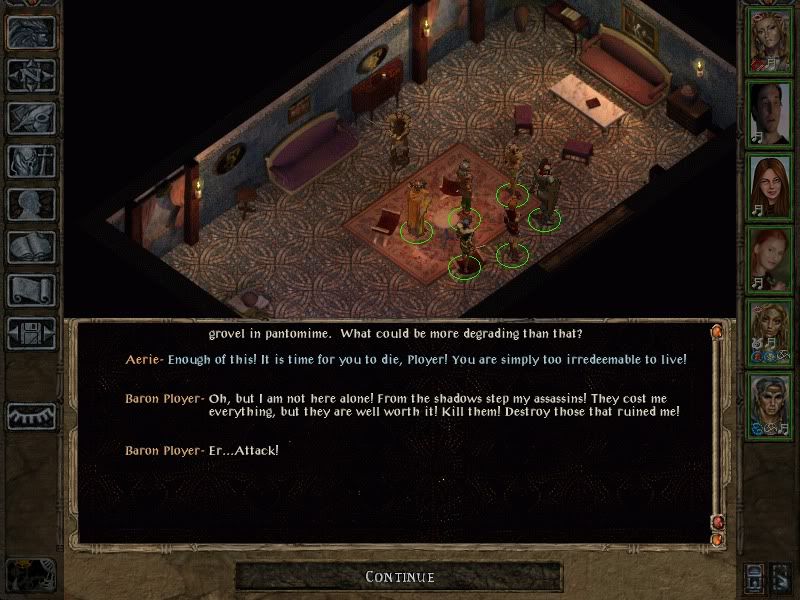Open the mage spellbook
The height and width of the screenshot is (600, 800).
click(30, 247)
